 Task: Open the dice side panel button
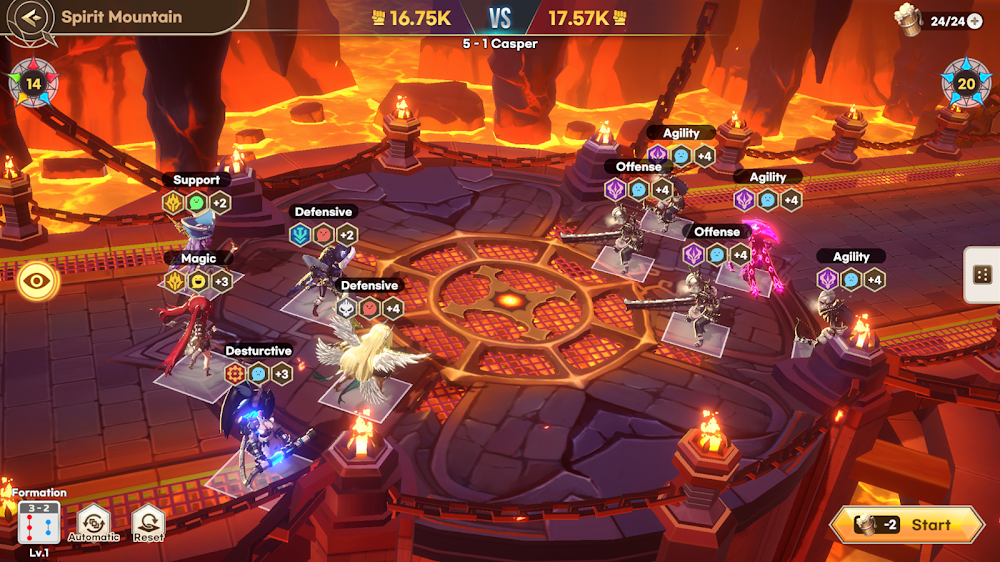click(982, 275)
